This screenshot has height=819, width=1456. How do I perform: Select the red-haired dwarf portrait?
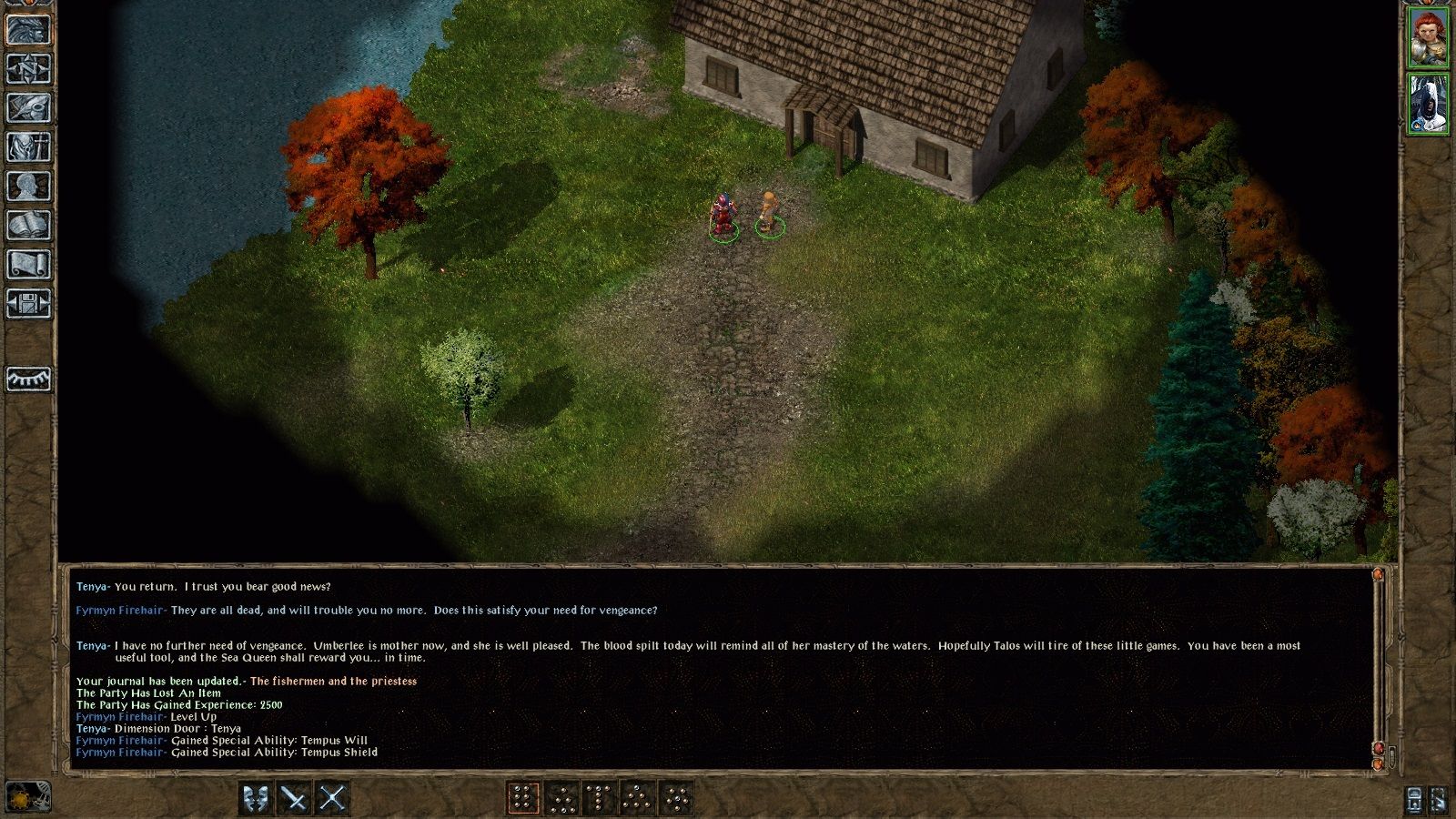pos(1428,37)
